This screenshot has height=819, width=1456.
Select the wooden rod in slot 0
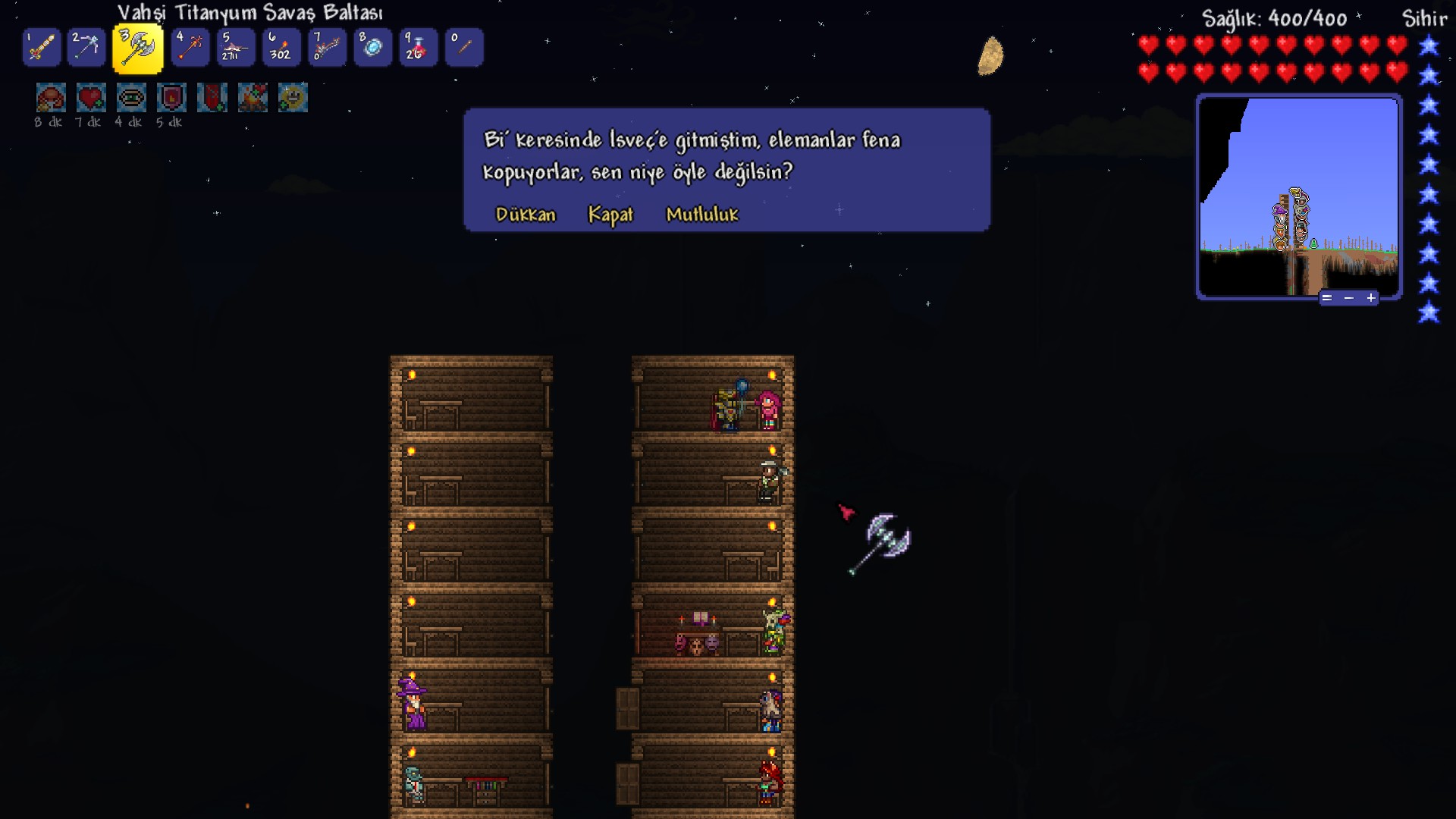point(464,48)
